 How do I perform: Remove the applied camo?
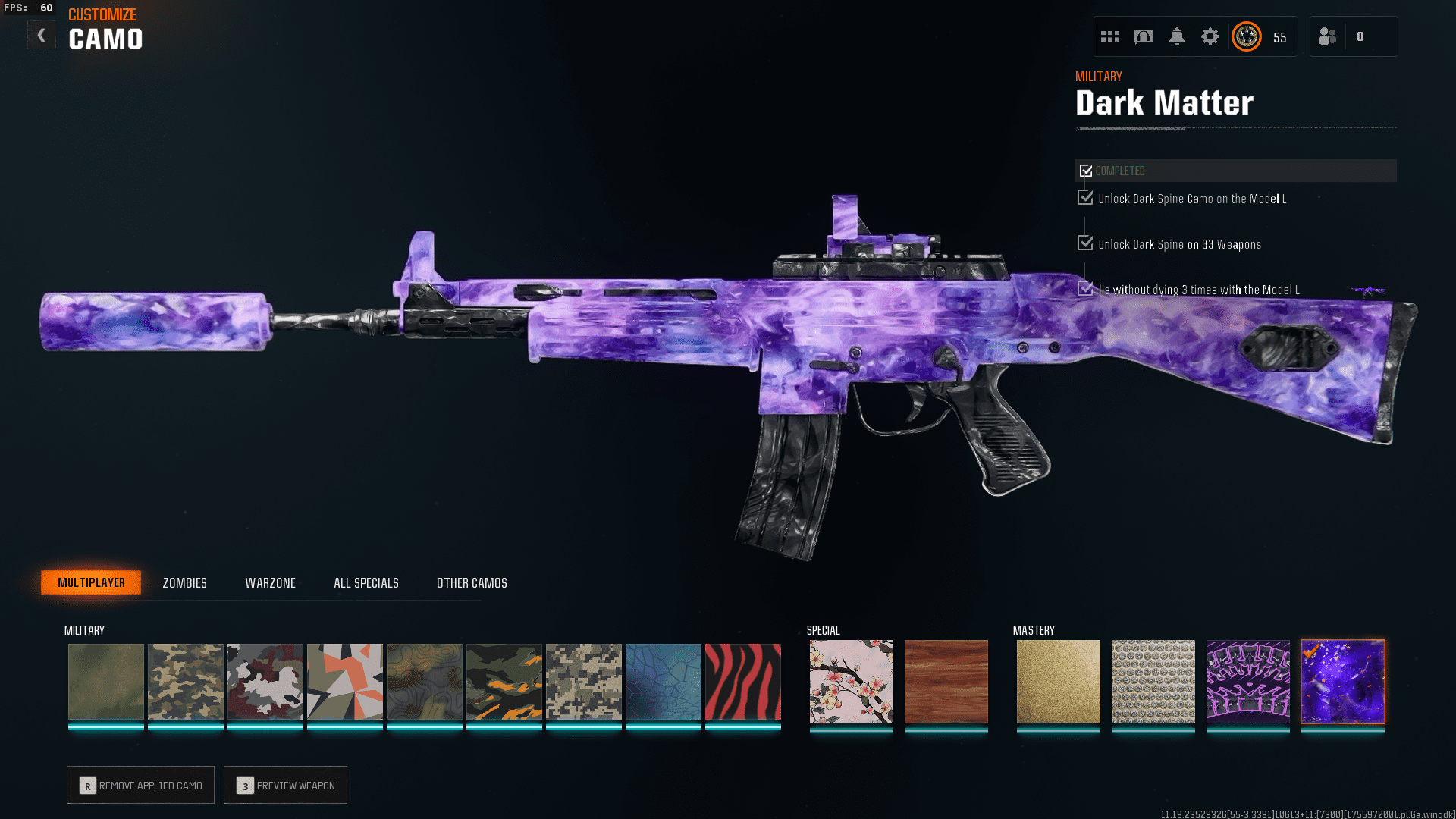pos(140,785)
